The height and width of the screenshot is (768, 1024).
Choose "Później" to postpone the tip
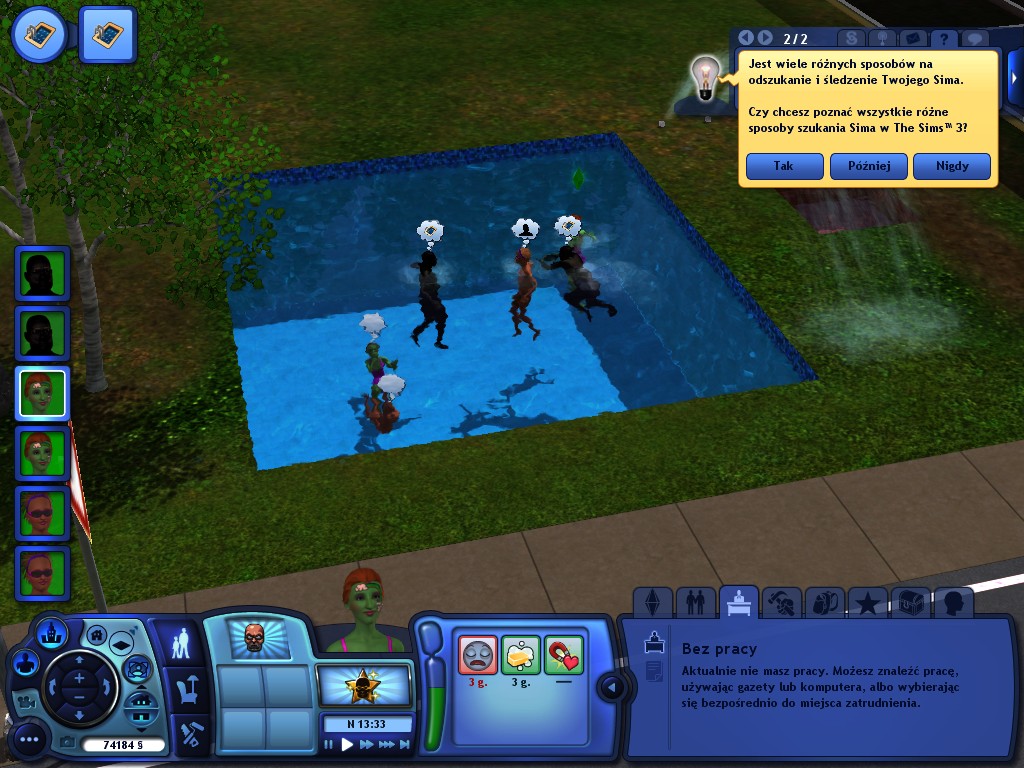(x=868, y=166)
